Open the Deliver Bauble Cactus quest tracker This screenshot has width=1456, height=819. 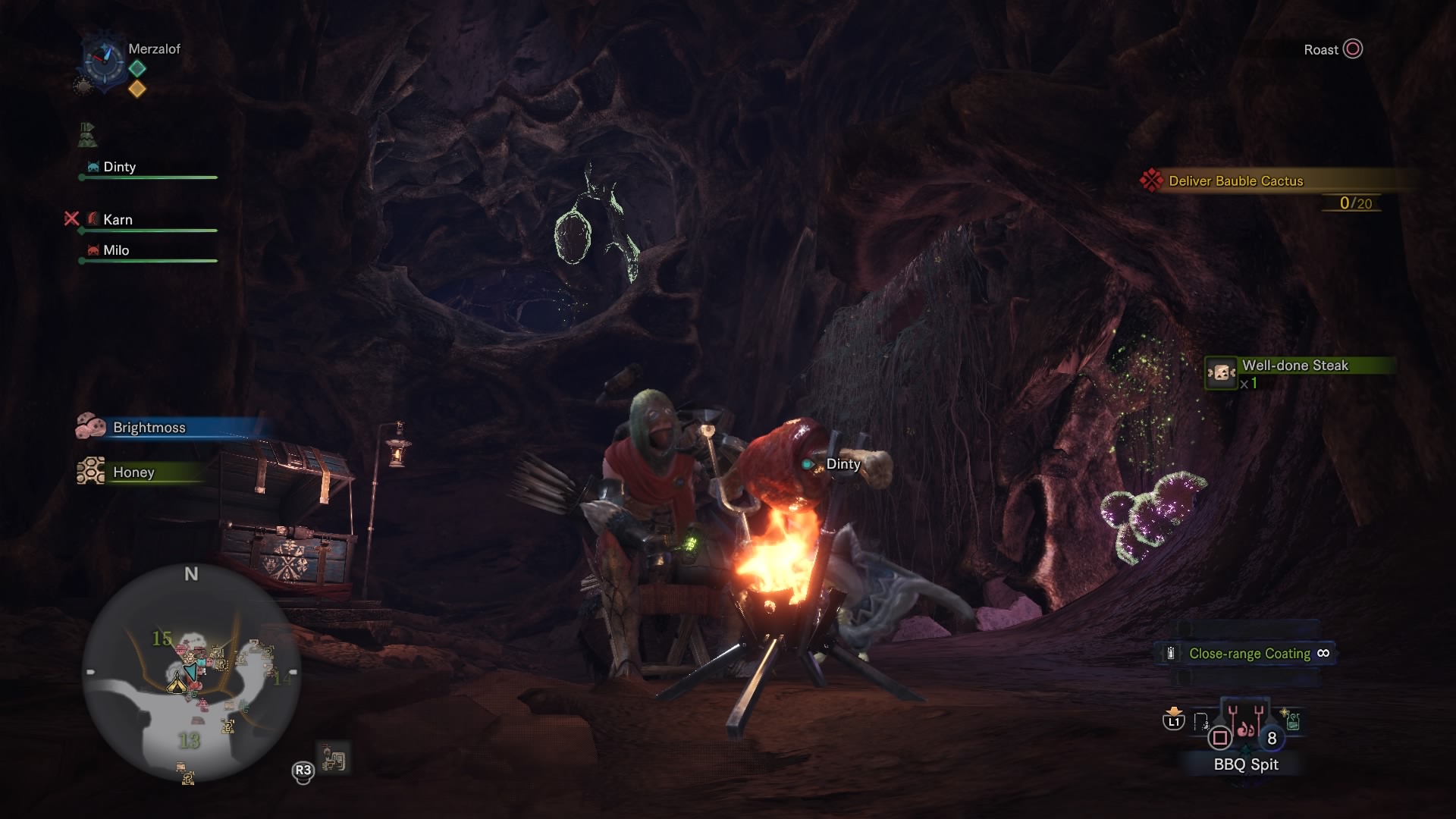tap(1235, 181)
